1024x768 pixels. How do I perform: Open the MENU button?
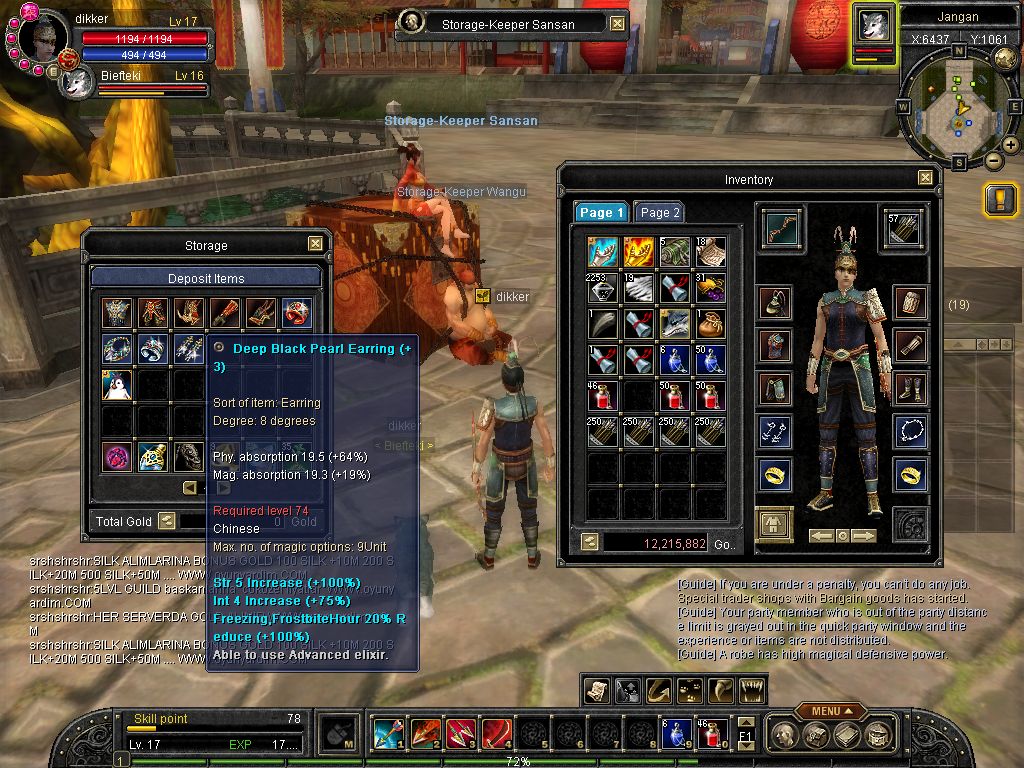830,711
